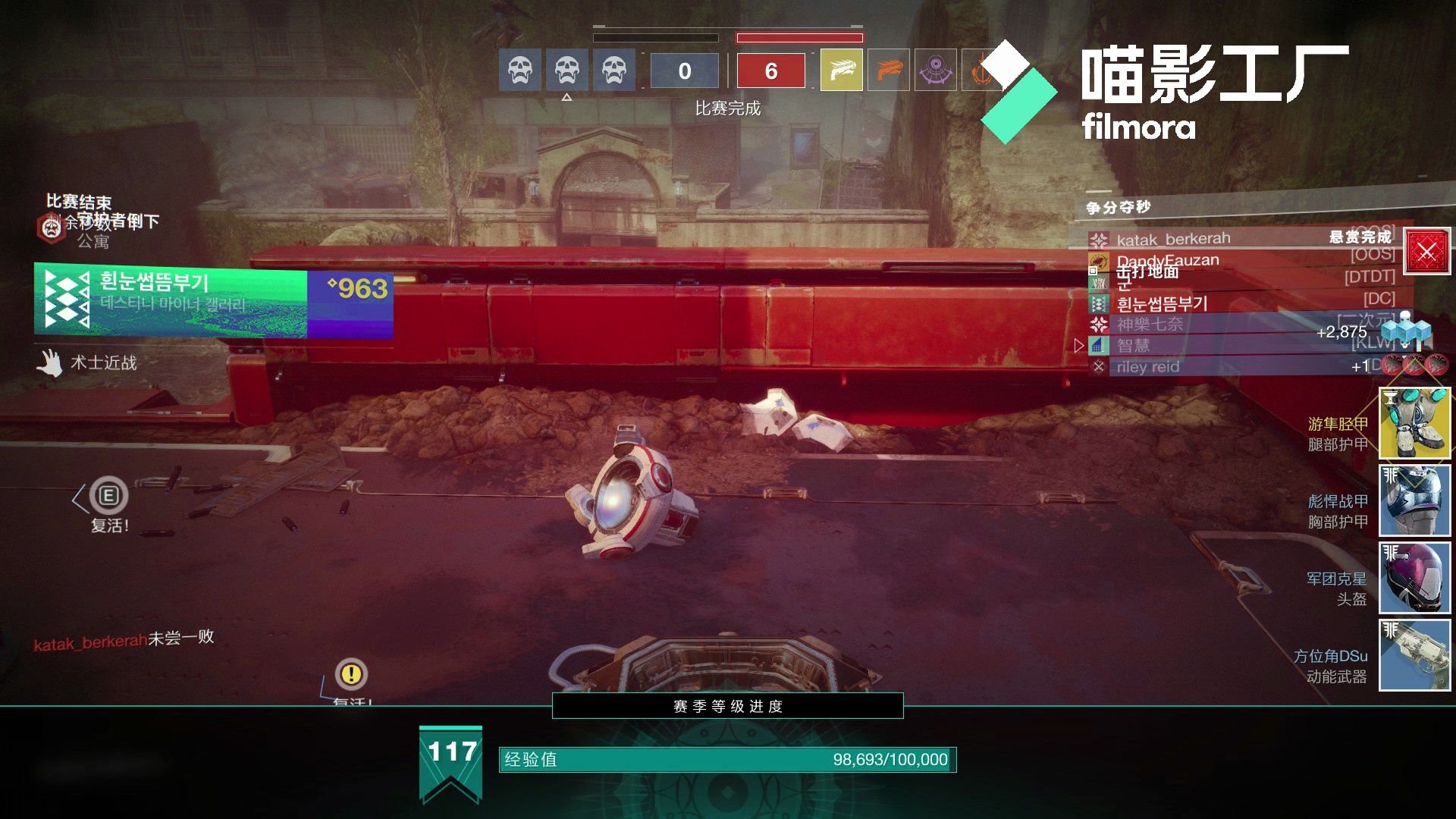Select the purple eye emblem icon

(935, 71)
